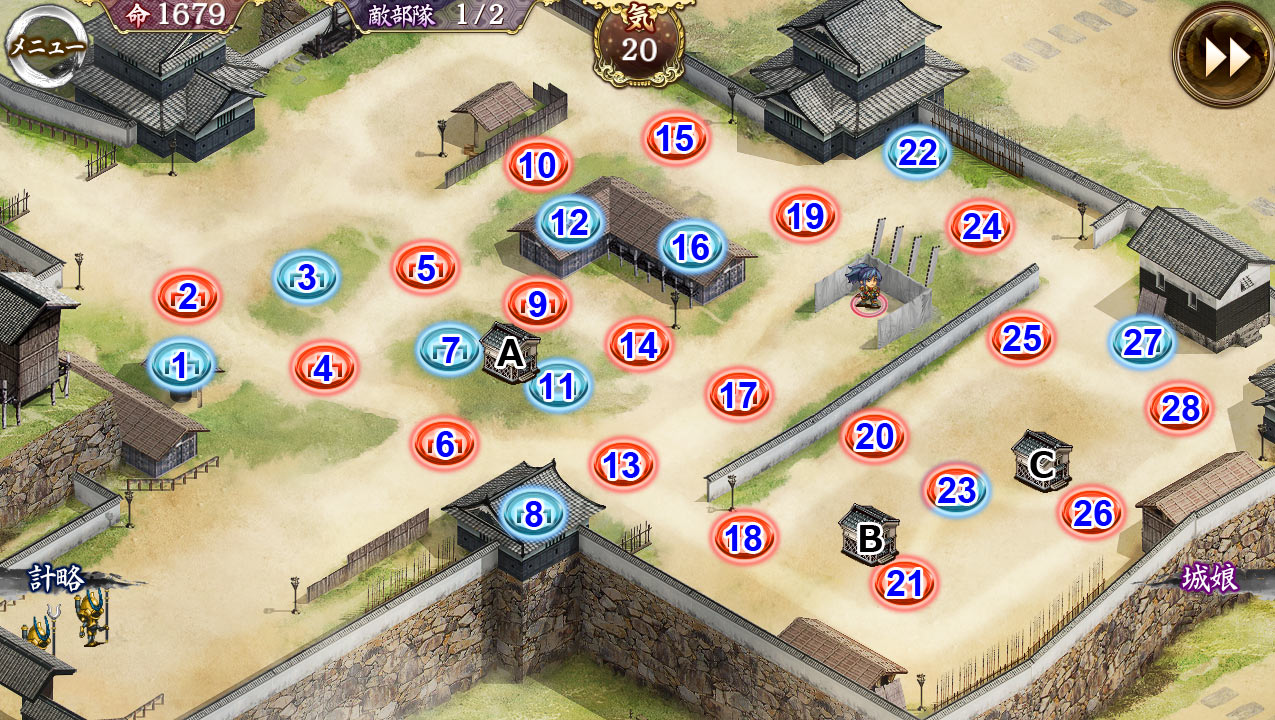Screen dimensions: 1275x720
Task: Open the 城娘 castle girl panel
Action: pos(1210,579)
